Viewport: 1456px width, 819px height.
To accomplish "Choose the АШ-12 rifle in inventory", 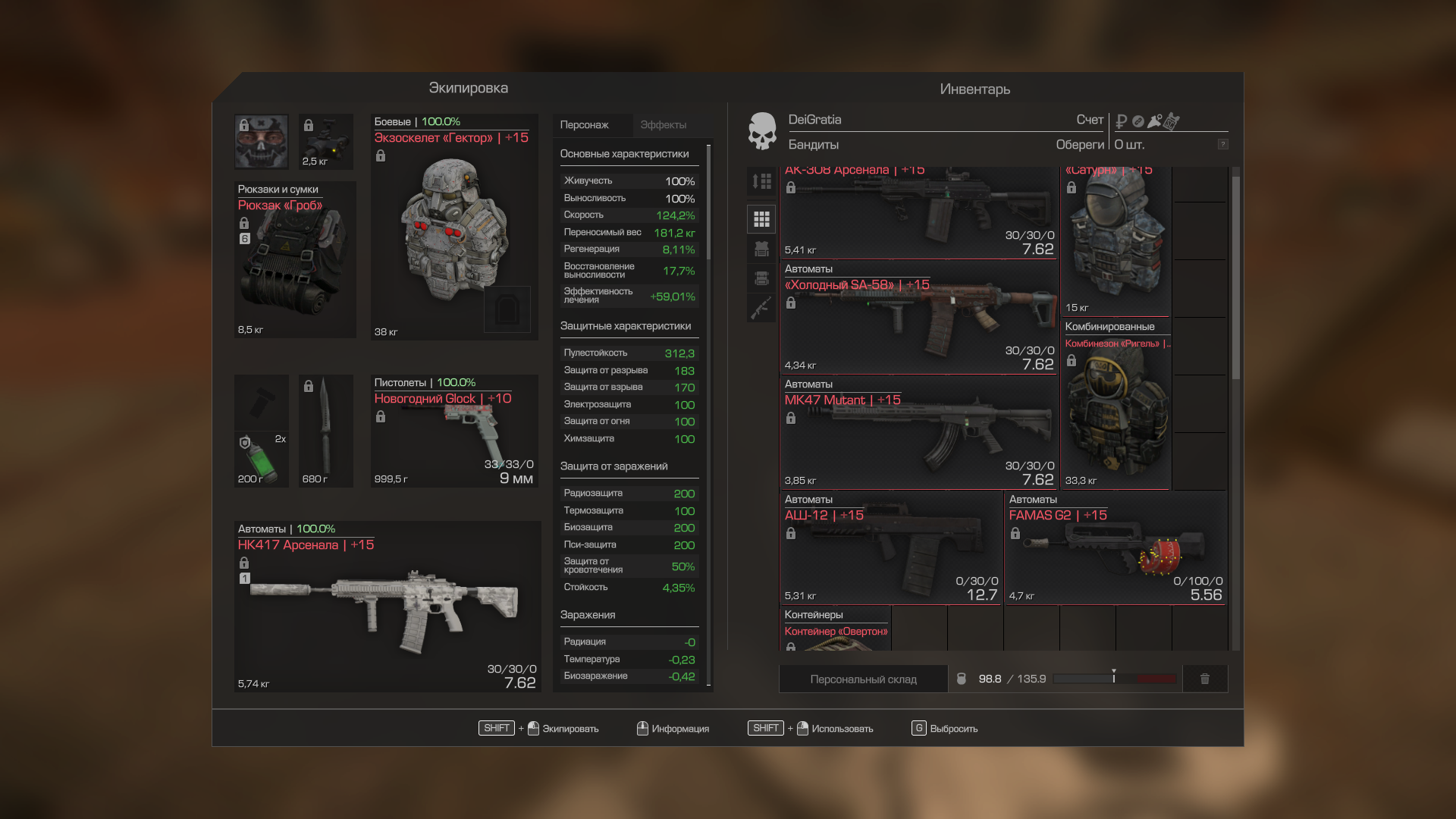I will coord(891,548).
